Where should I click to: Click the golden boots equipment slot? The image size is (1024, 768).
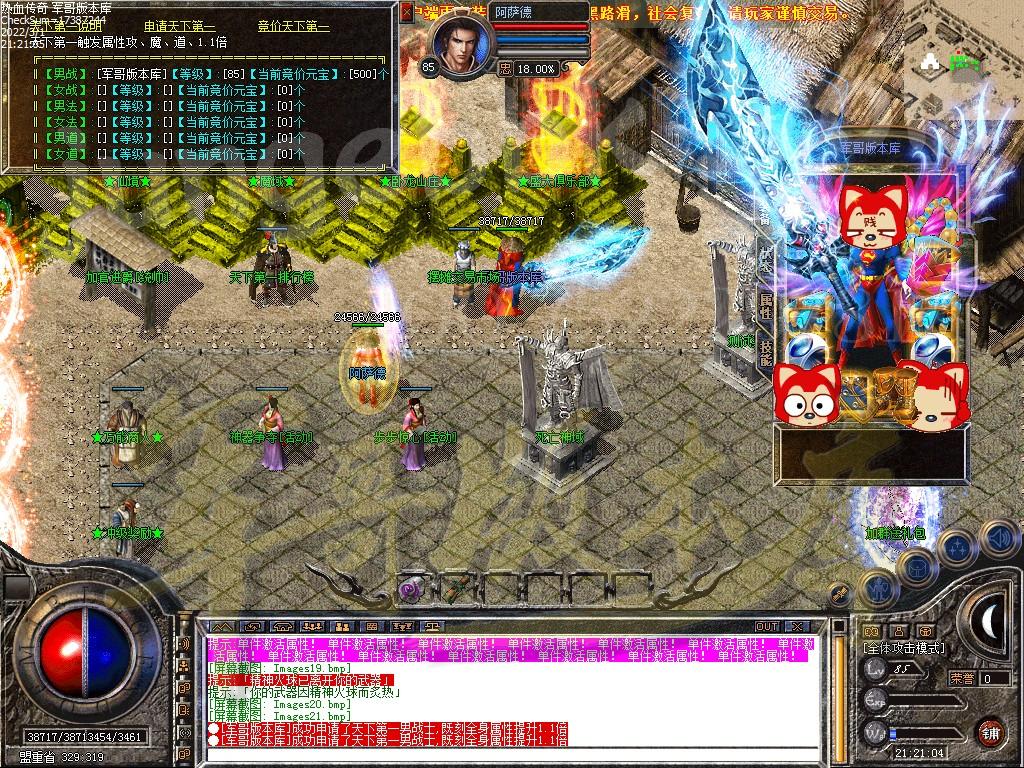click(x=890, y=388)
